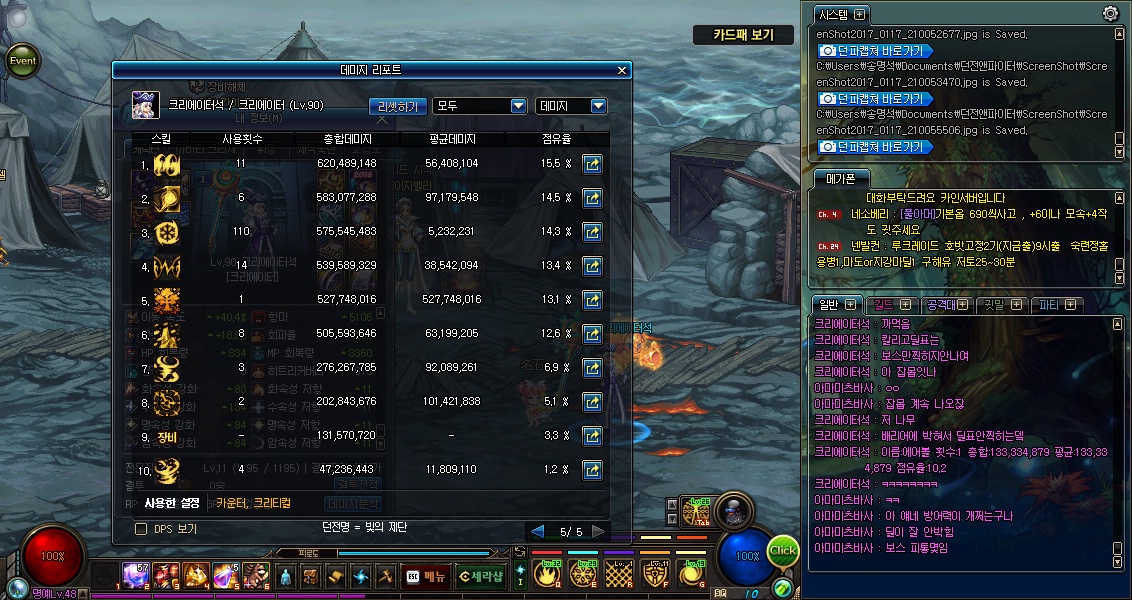Open the ESC 메뉴 button
This screenshot has width=1132, height=600.
pyautogui.click(x=426, y=576)
